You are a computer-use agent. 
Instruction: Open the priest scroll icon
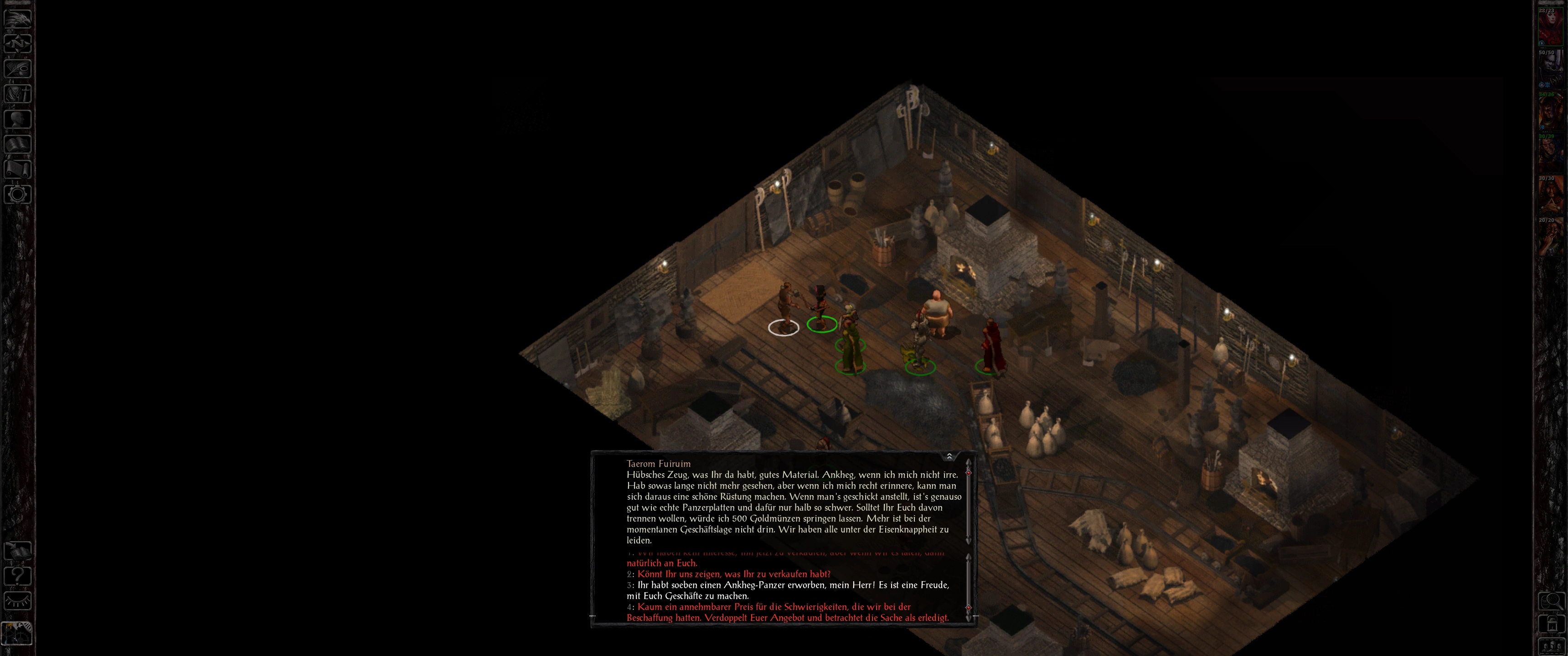coord(17,169)
